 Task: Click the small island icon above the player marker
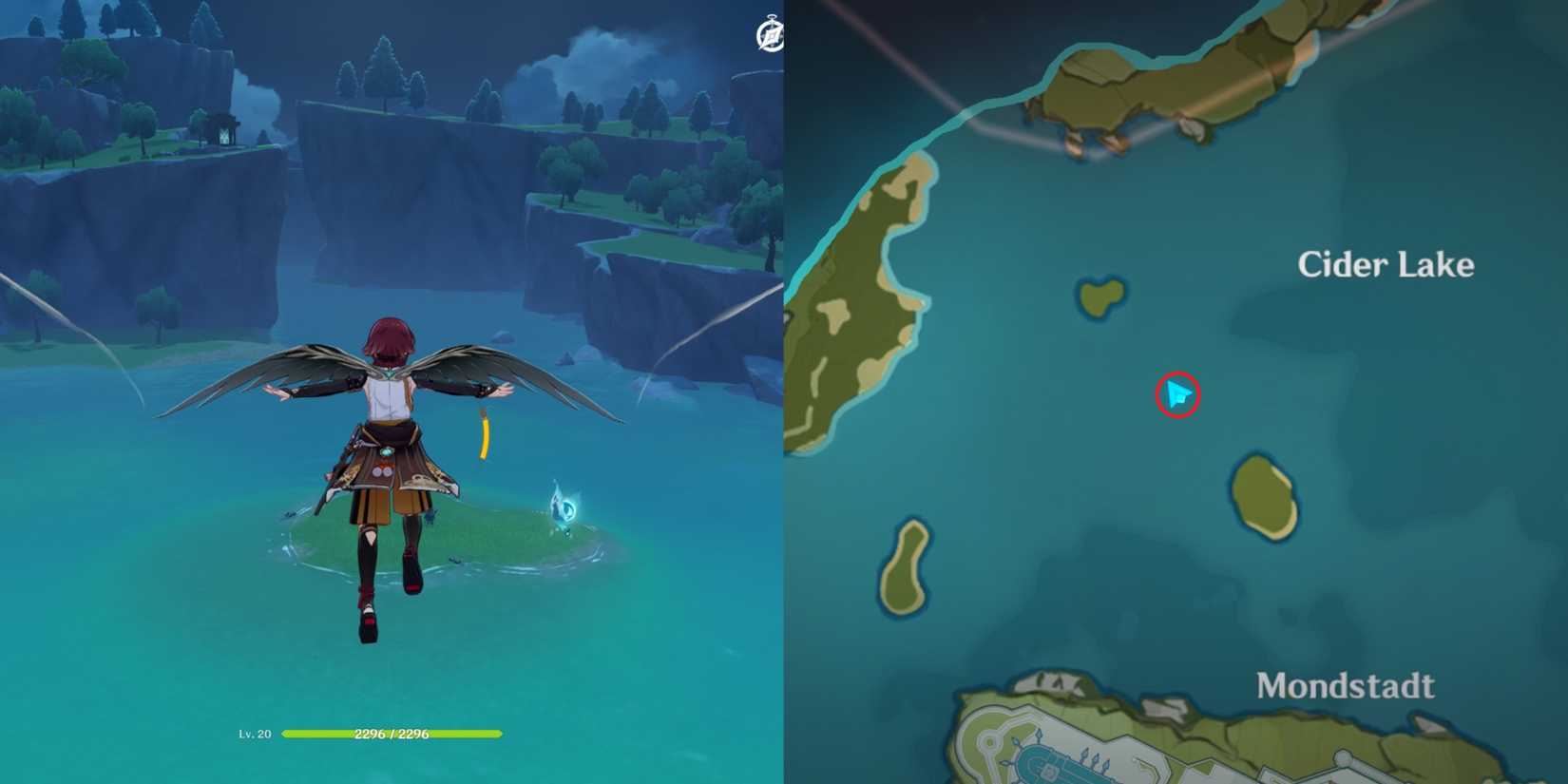coord(1098,295)
